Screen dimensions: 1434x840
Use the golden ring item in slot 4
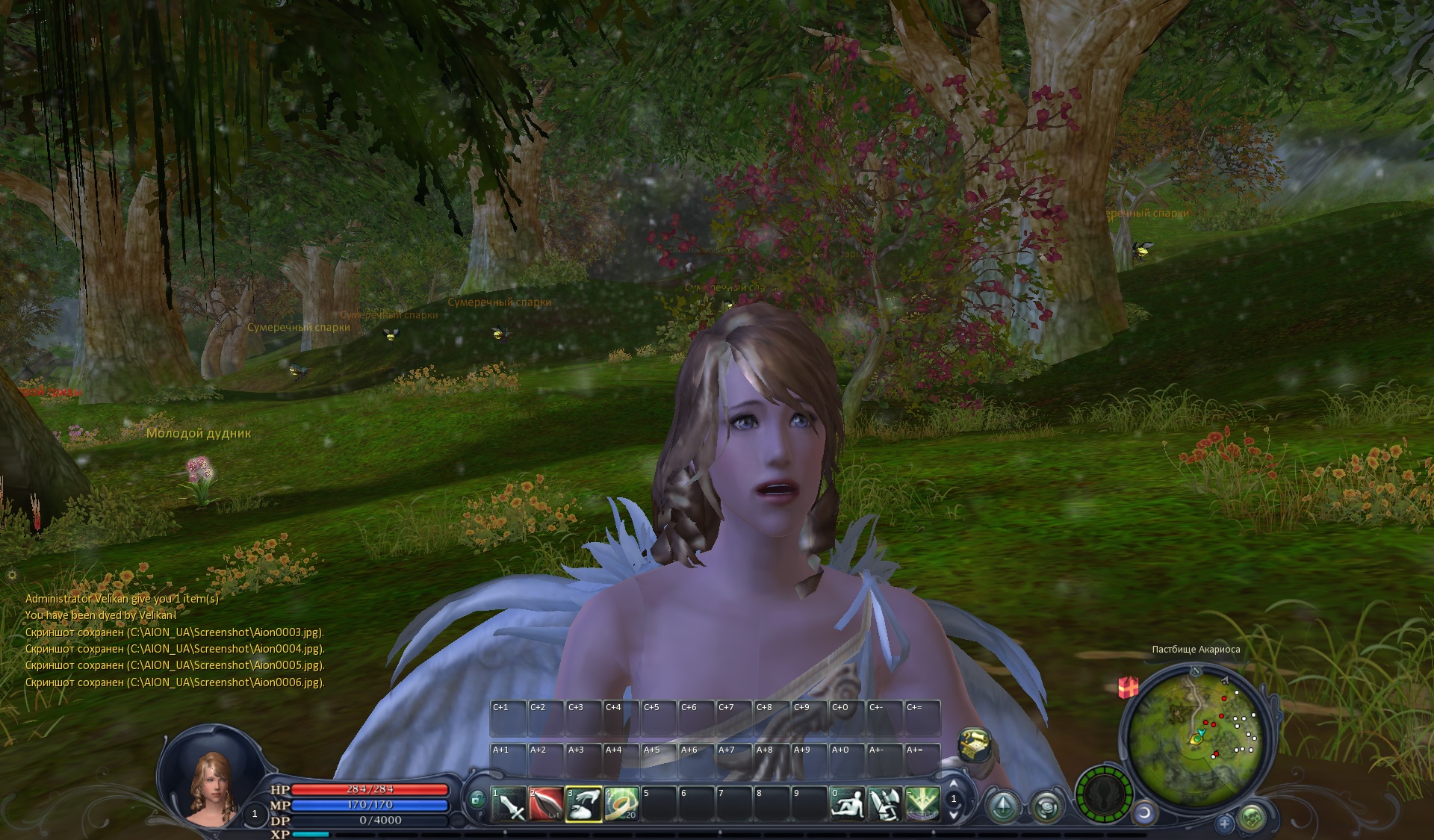pyautogui.click(x=621, y=804)
